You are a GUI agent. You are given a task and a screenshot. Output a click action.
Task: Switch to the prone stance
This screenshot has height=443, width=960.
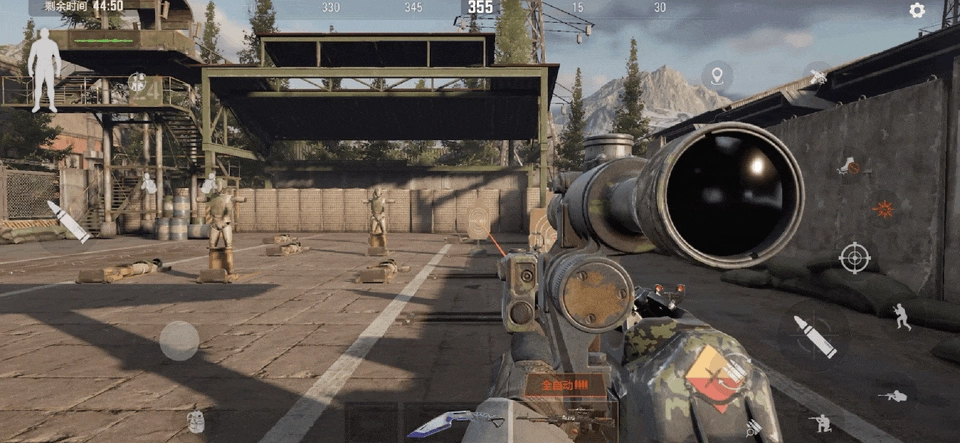click(892, 396)
